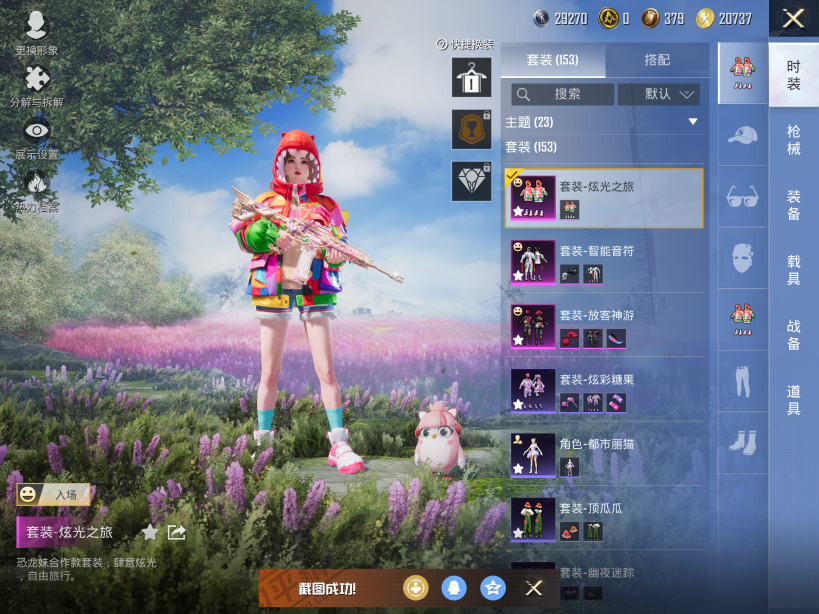Dismiss the 截图成功 screenshot banner
The height and width of the screenshot is (614, 819).
pos(534,588)
